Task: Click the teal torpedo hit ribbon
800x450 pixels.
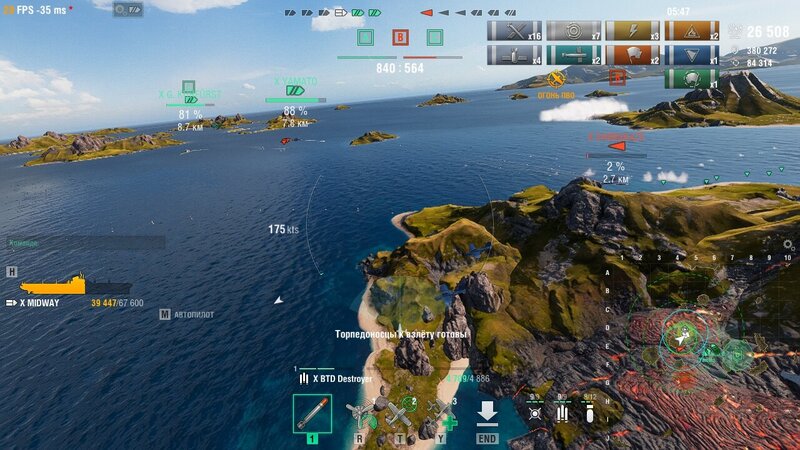Action: [573, 55]
